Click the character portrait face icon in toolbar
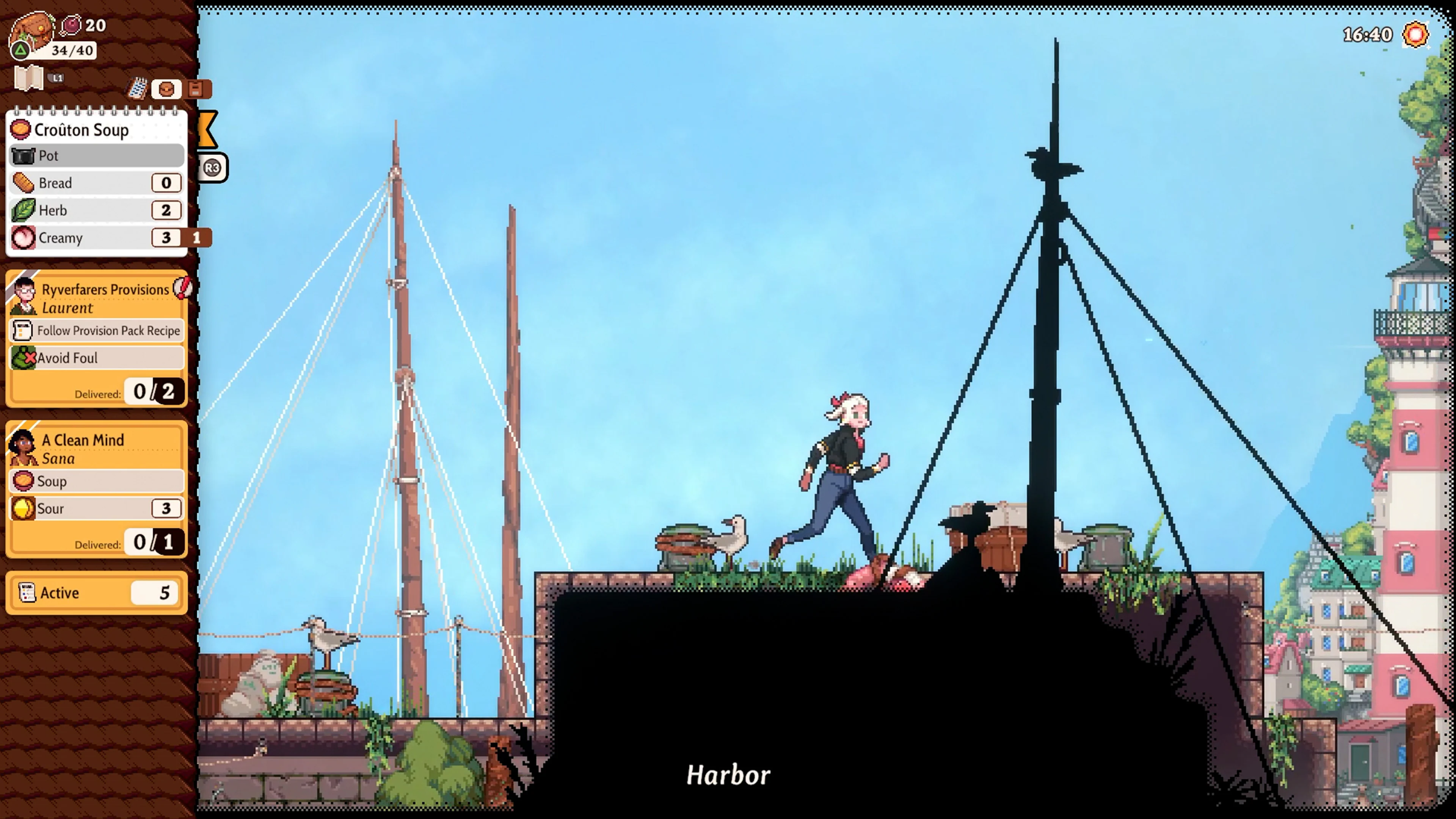This screenshot has width=1456, height=819. click(x=166, y=89)
